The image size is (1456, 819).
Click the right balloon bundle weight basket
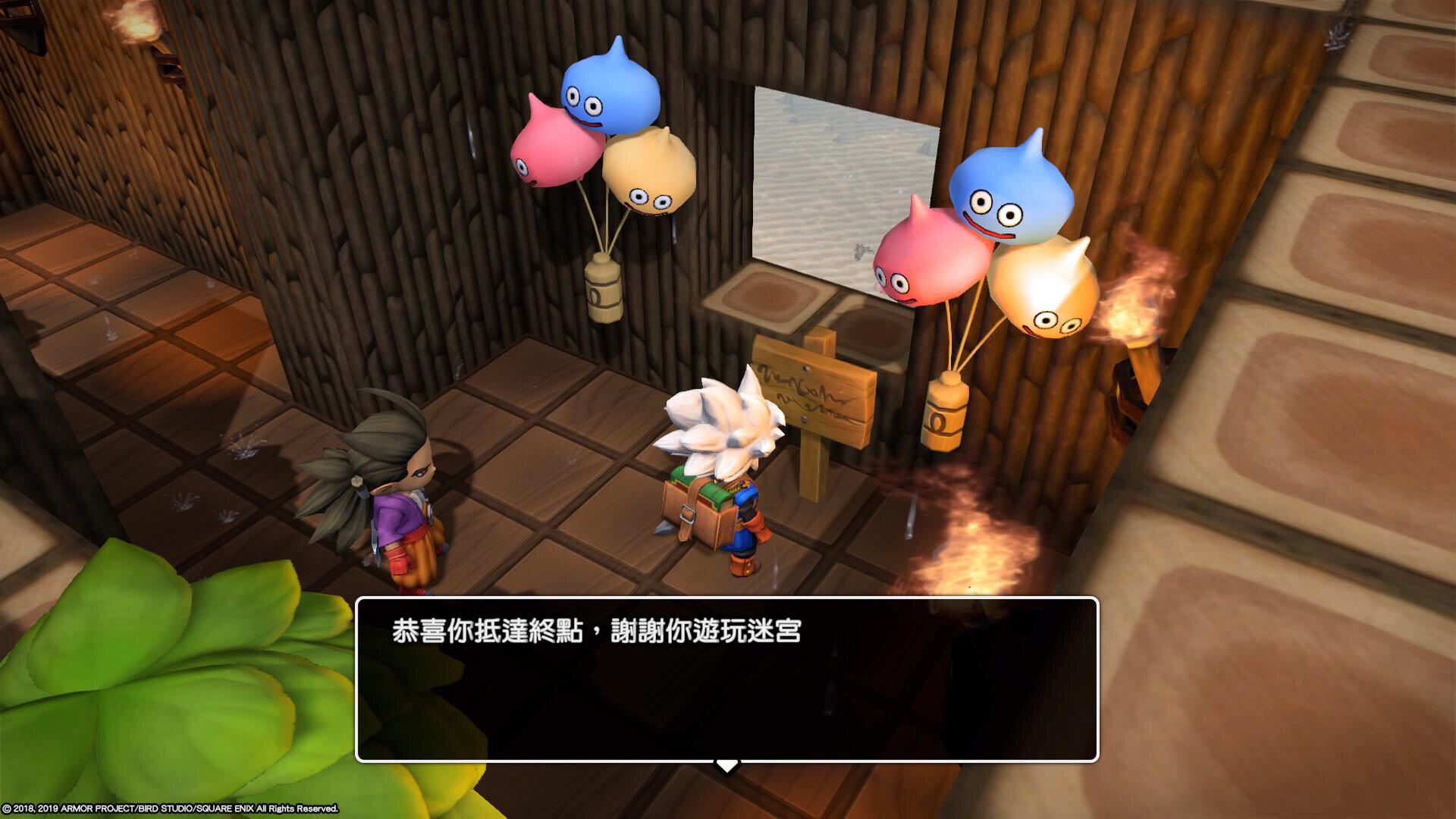pyautogui.click(x=946, y=413)
